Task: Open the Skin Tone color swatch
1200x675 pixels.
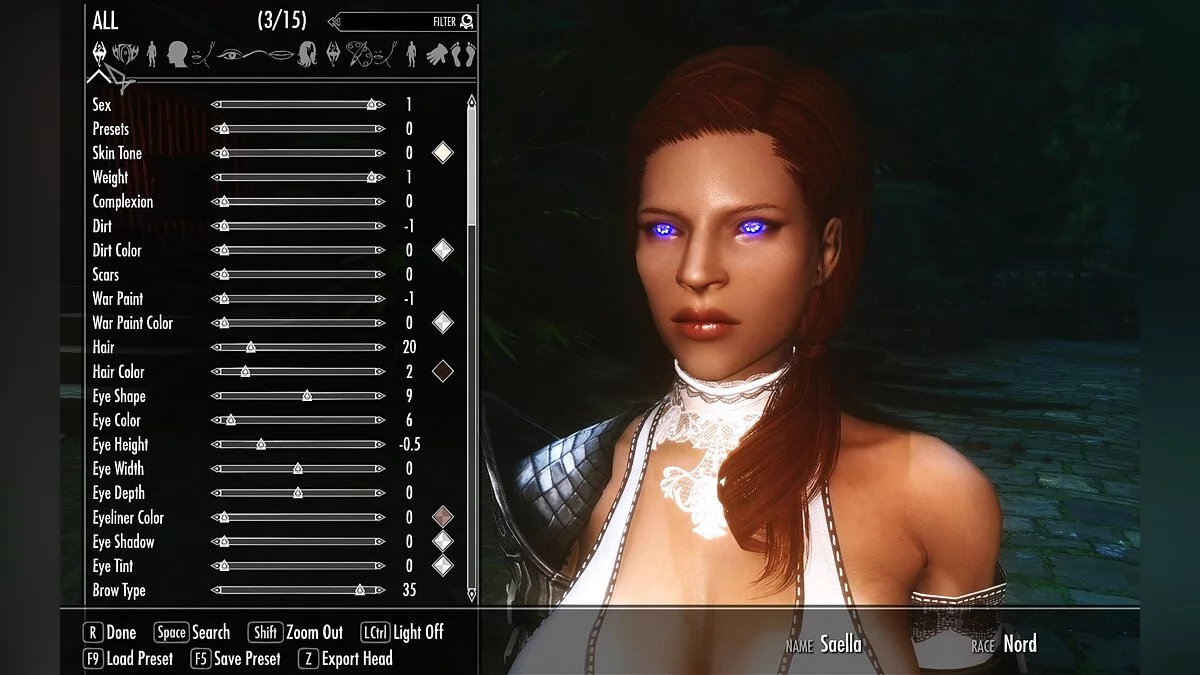Action: [x=442, y=153]
